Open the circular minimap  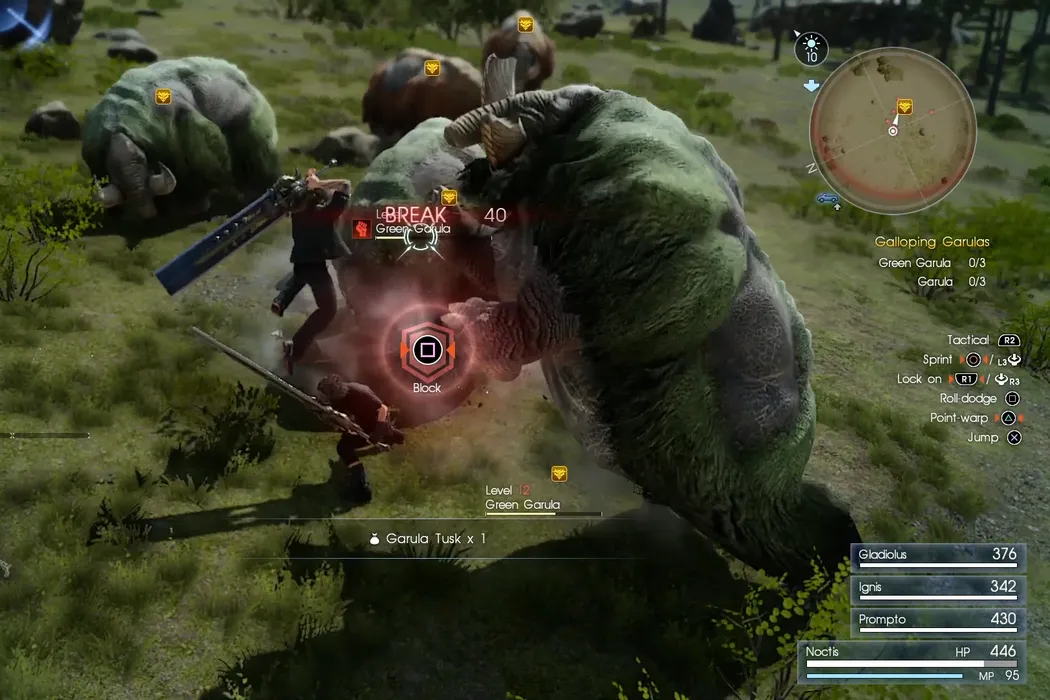(x=893, y=121)
